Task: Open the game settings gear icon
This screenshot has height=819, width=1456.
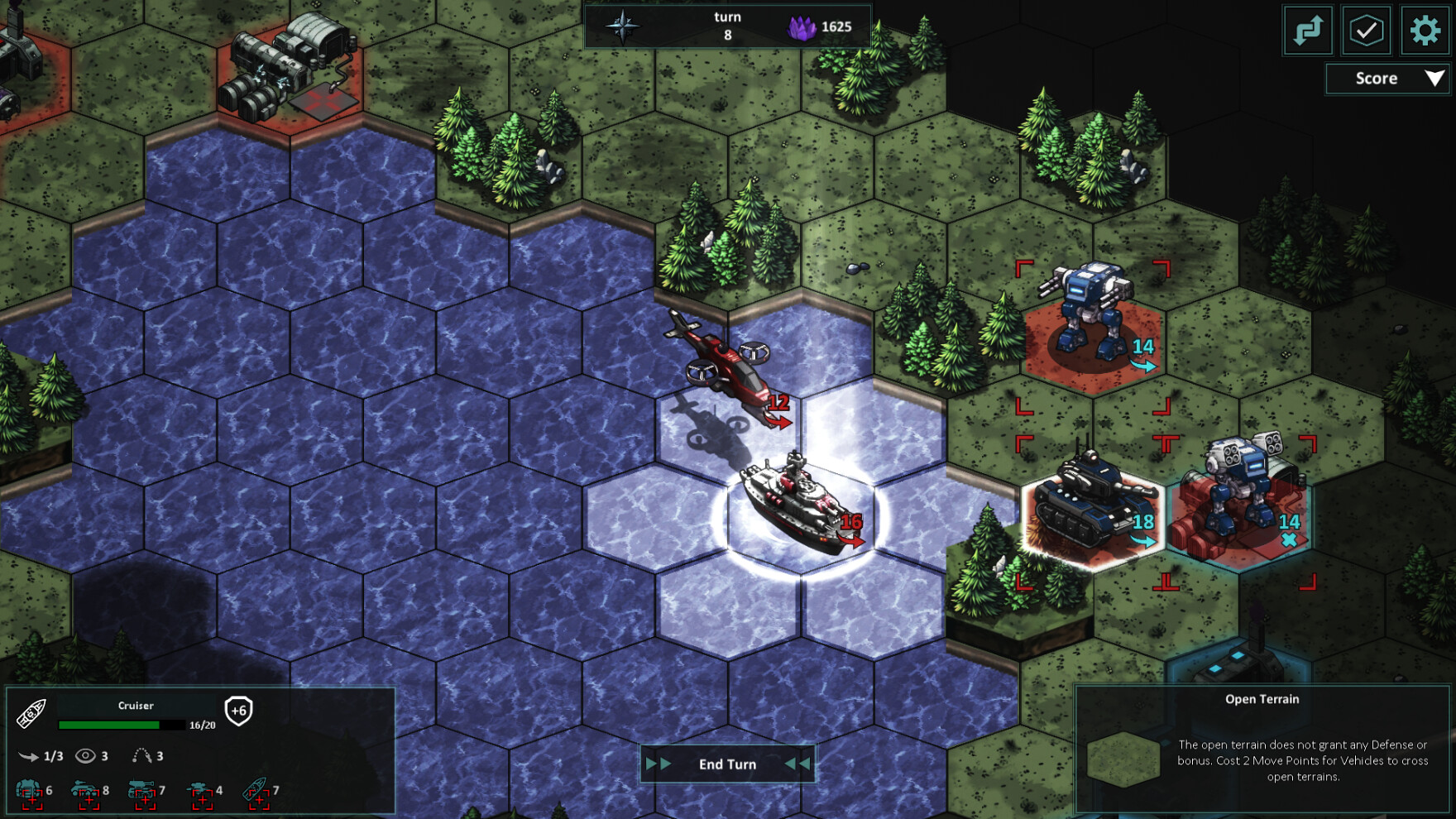Action: click(1425, 31)
